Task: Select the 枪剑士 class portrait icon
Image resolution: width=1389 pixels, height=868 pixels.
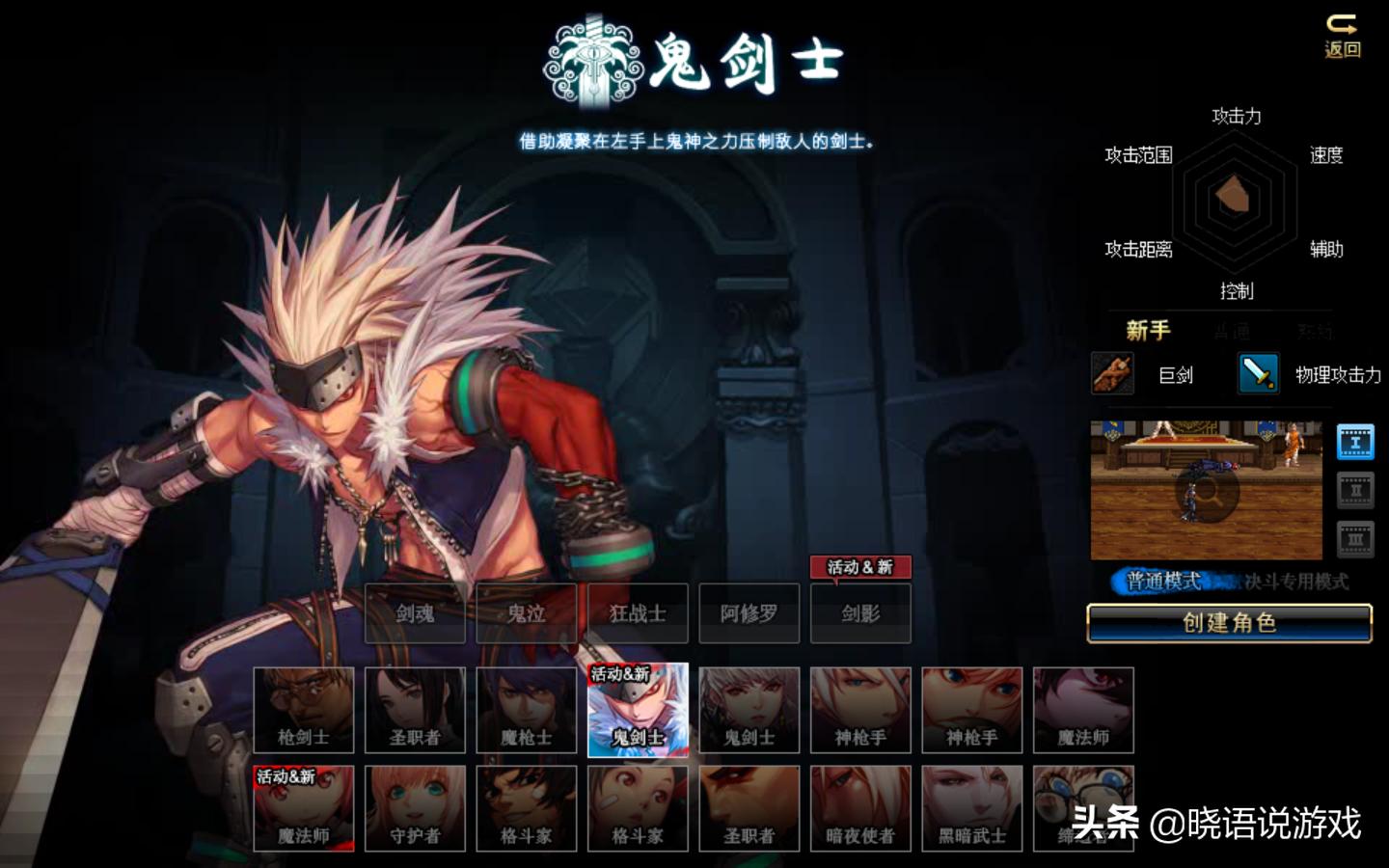Action: coord(304,711)
